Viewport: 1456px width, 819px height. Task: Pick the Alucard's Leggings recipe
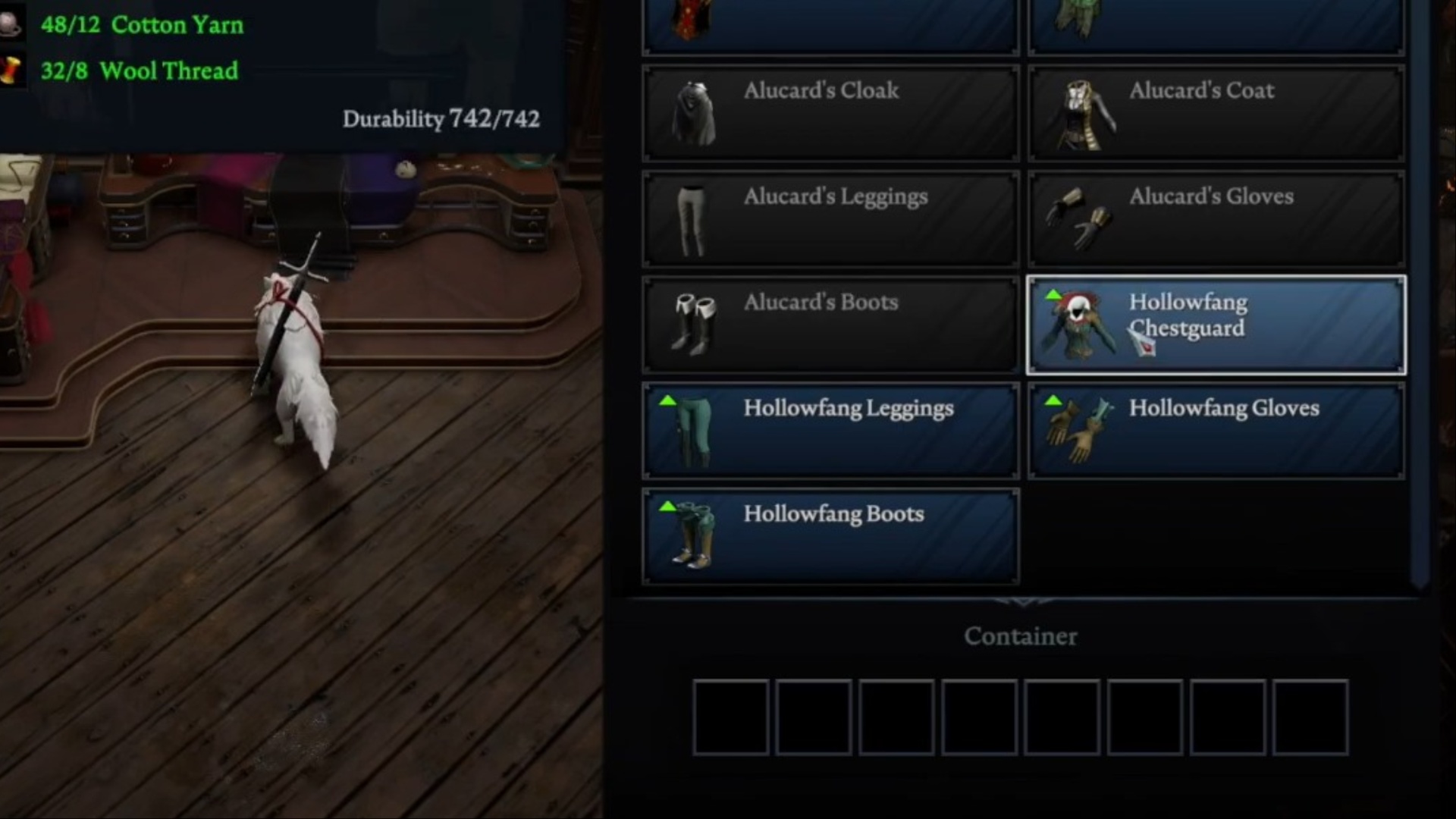830,219
